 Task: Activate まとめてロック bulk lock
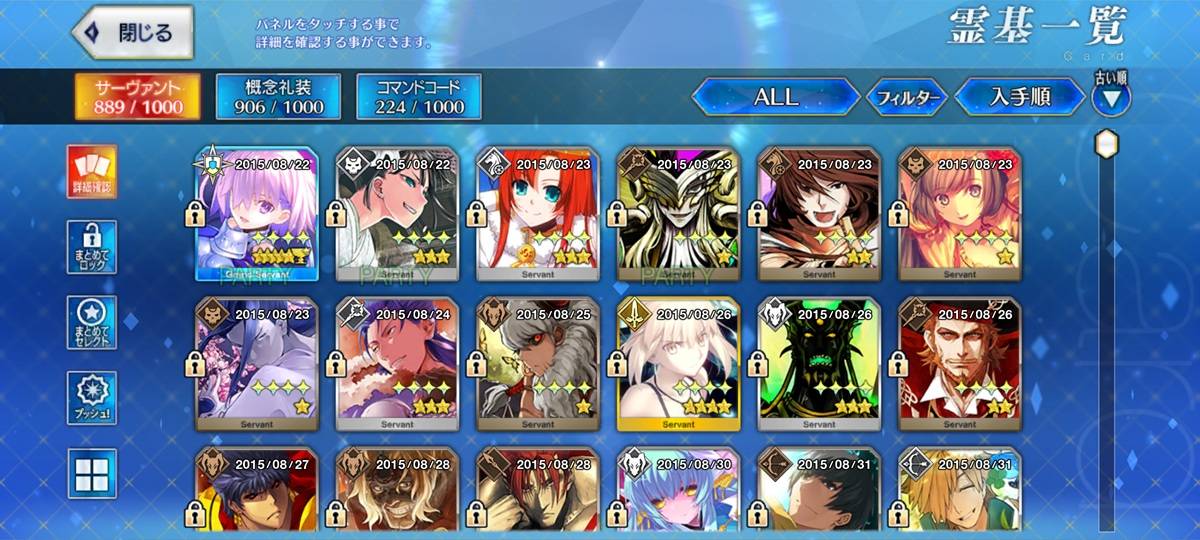(92, 247)
